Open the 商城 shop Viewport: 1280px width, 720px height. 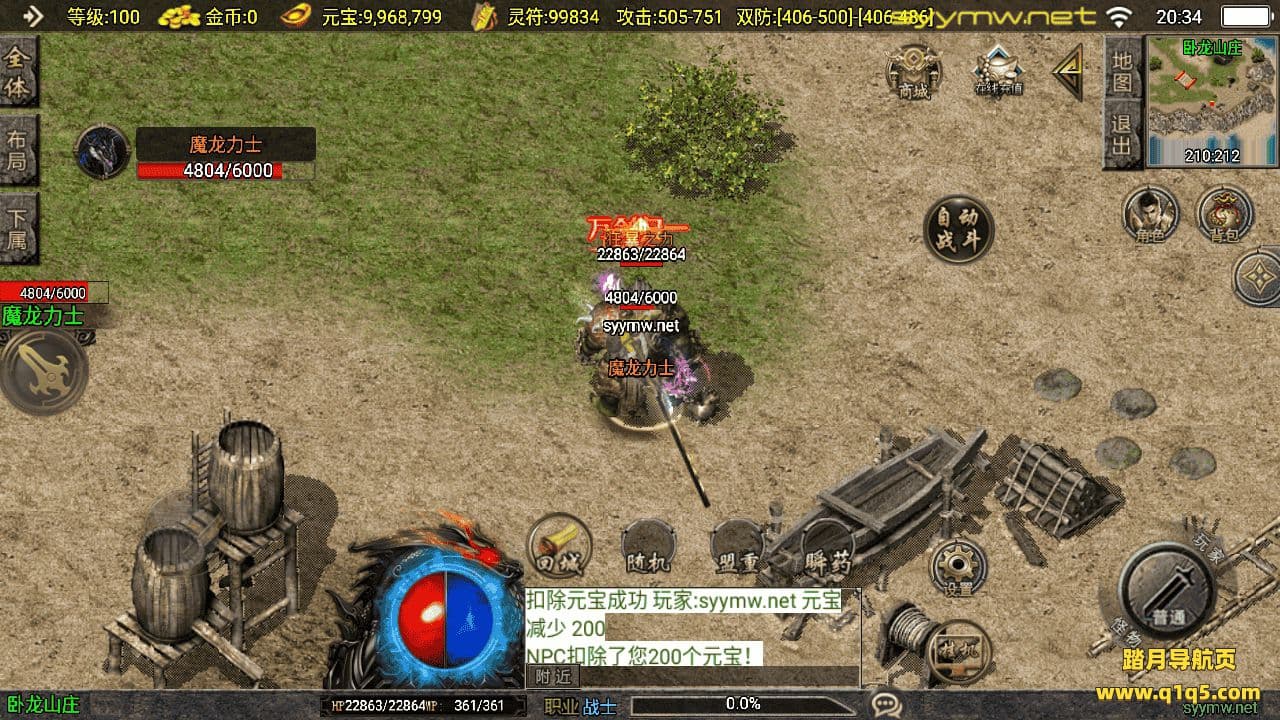point(914,73)
